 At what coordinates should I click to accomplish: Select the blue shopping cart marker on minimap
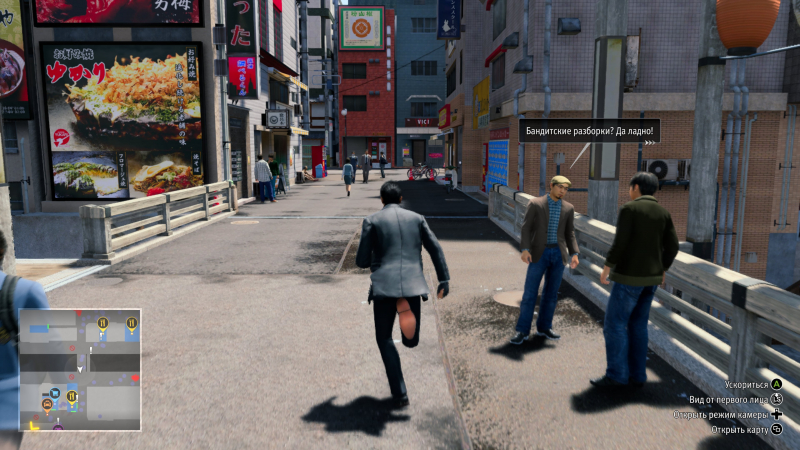pyautogui.click(x=55, y=393)
